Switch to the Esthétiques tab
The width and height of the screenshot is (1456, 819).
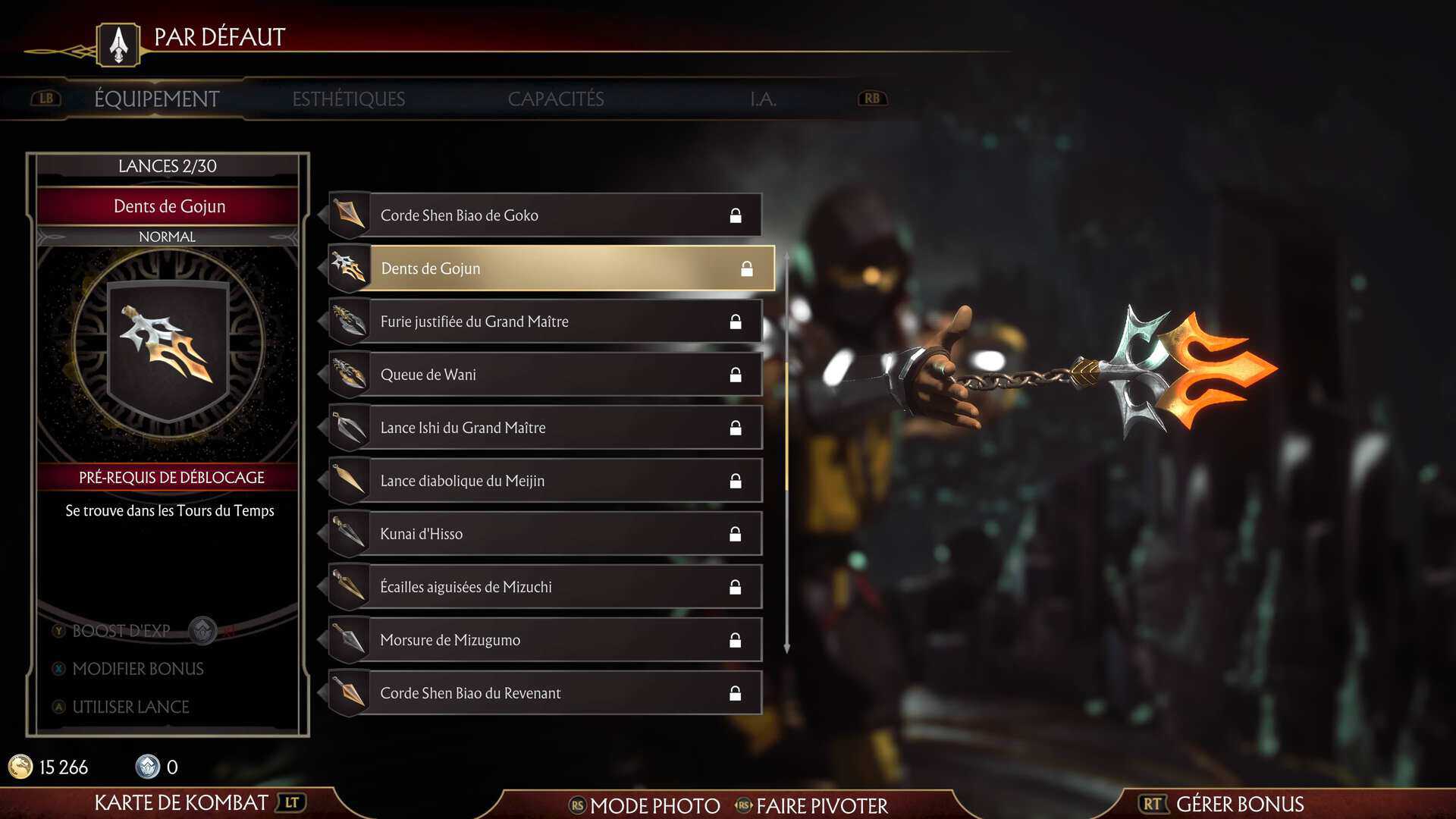click(348, 99)
